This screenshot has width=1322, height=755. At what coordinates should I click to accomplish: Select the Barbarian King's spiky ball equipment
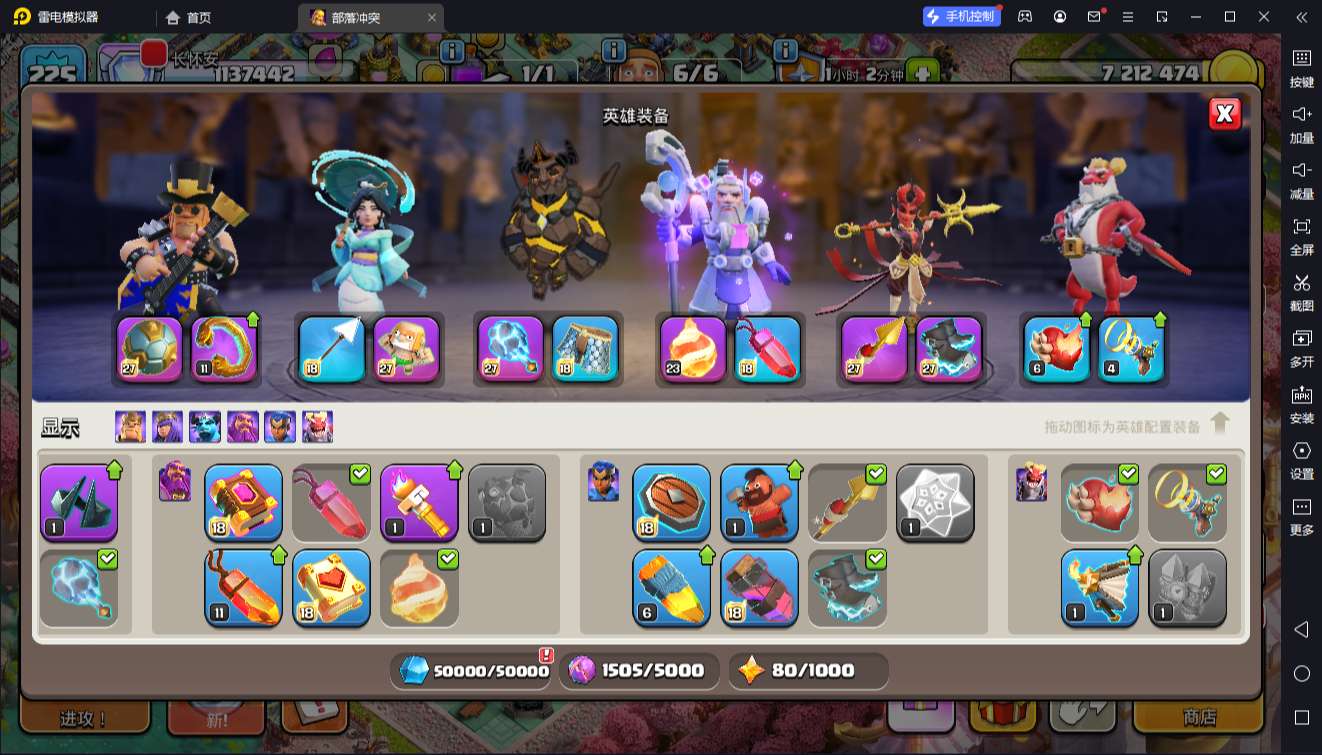point(149,348)
